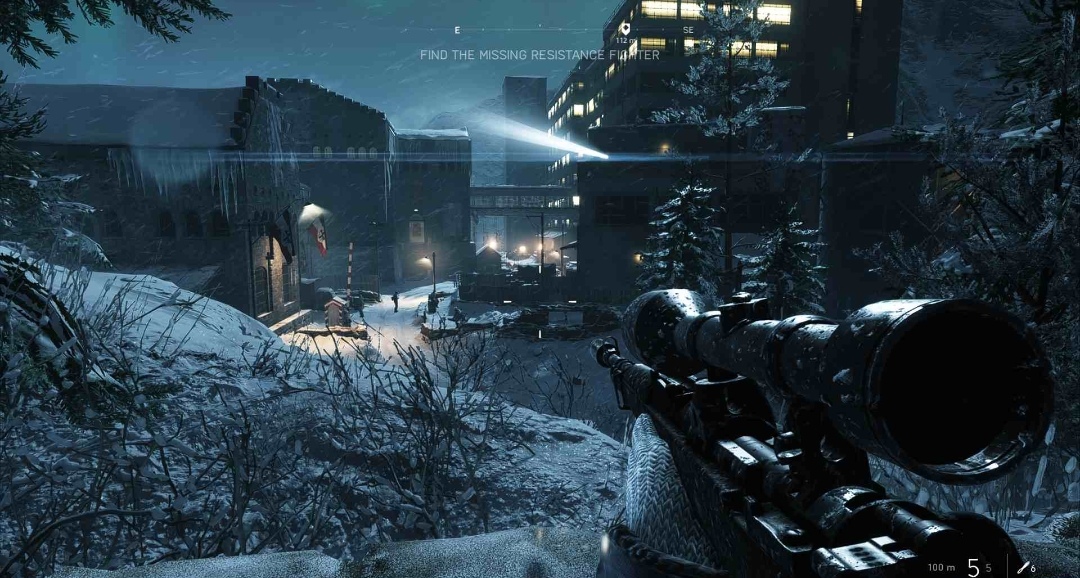Click the objective marker on the compass
Image resolution: width=1080 pixels, height=578 pixels.
[625, 28]
